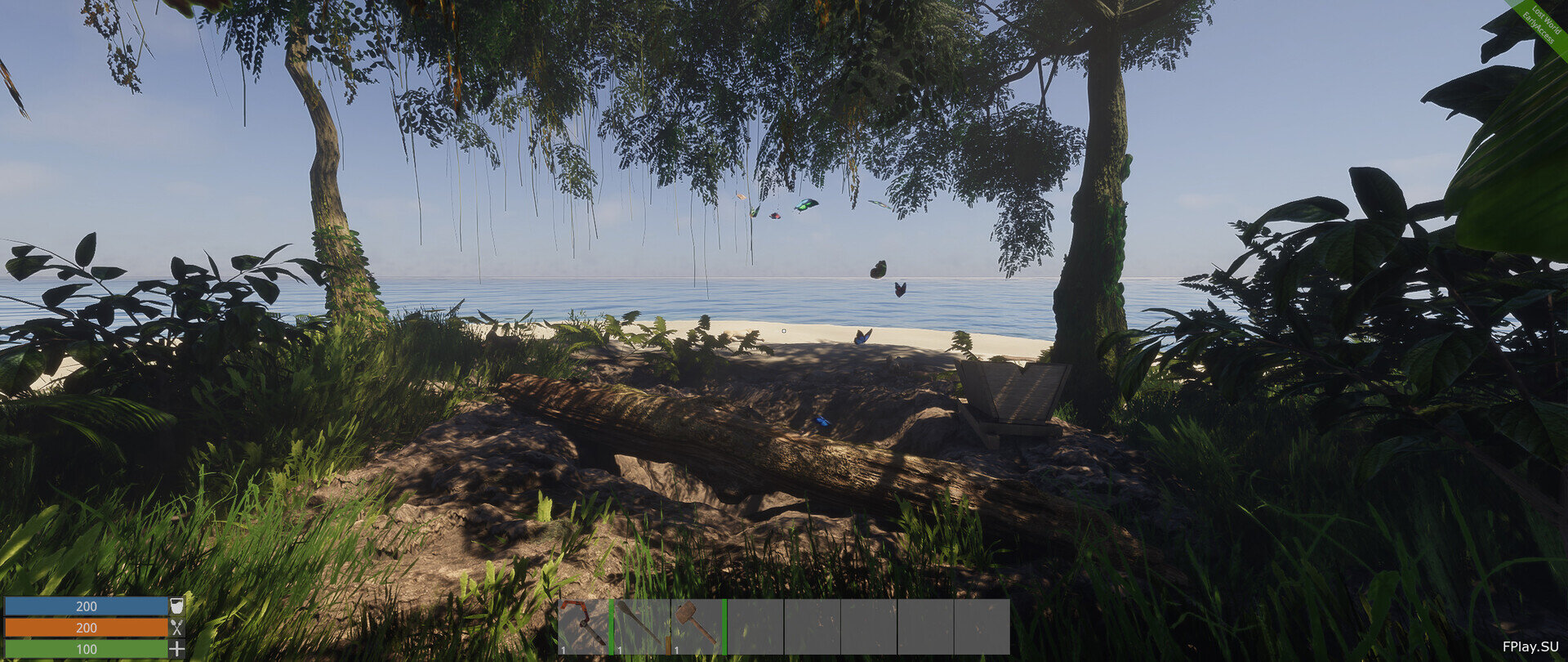Choose the wooden mallet hotbar slot

[697, 627]
